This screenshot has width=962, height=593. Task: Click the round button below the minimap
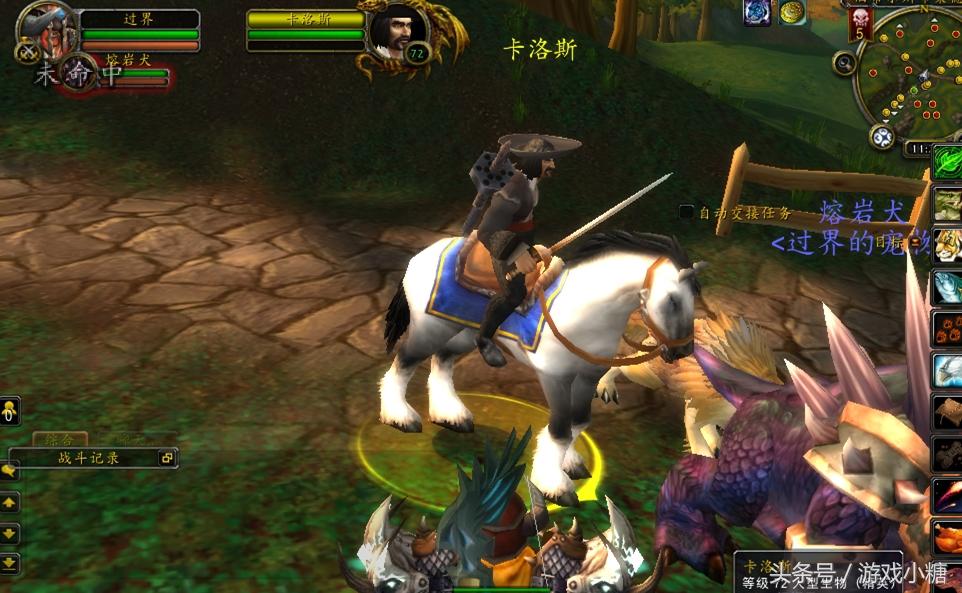pyautogui.click(x=881, y=136)
